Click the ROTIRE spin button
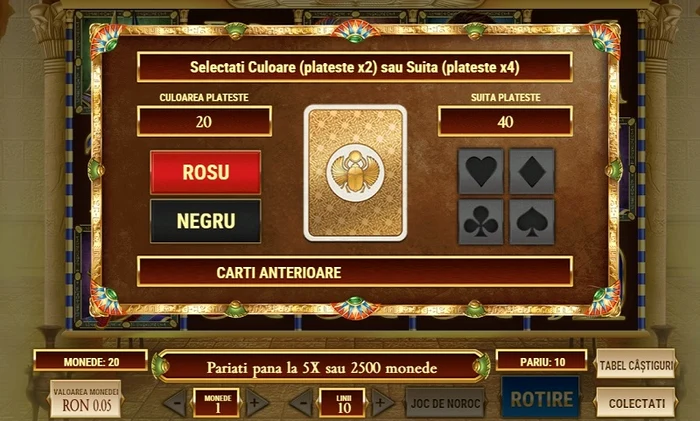This screenshot has width=700, height=421. coord(541,400)
